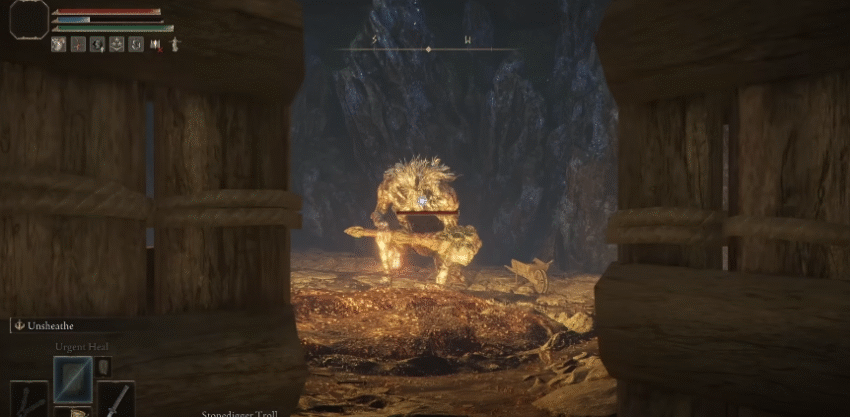Select the Urgent Heal spell slot

pyautogui.click(x=72, y=379)
